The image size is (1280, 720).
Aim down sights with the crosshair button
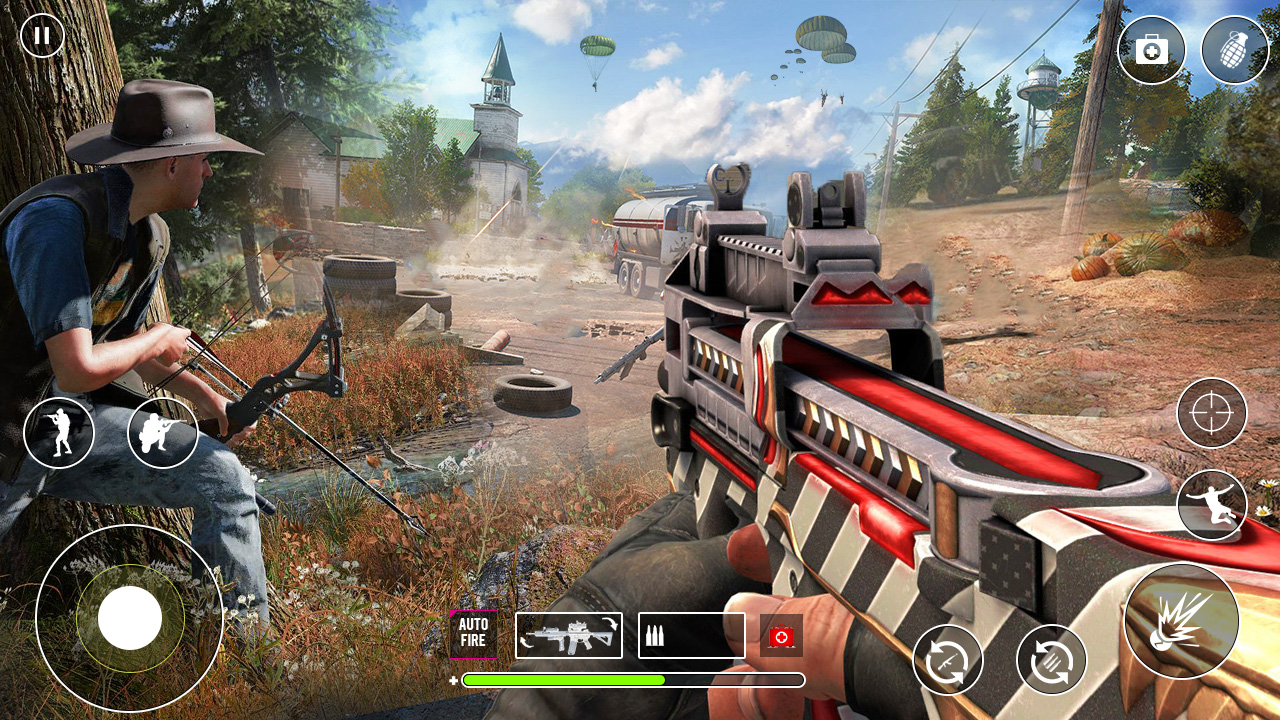1211,413
